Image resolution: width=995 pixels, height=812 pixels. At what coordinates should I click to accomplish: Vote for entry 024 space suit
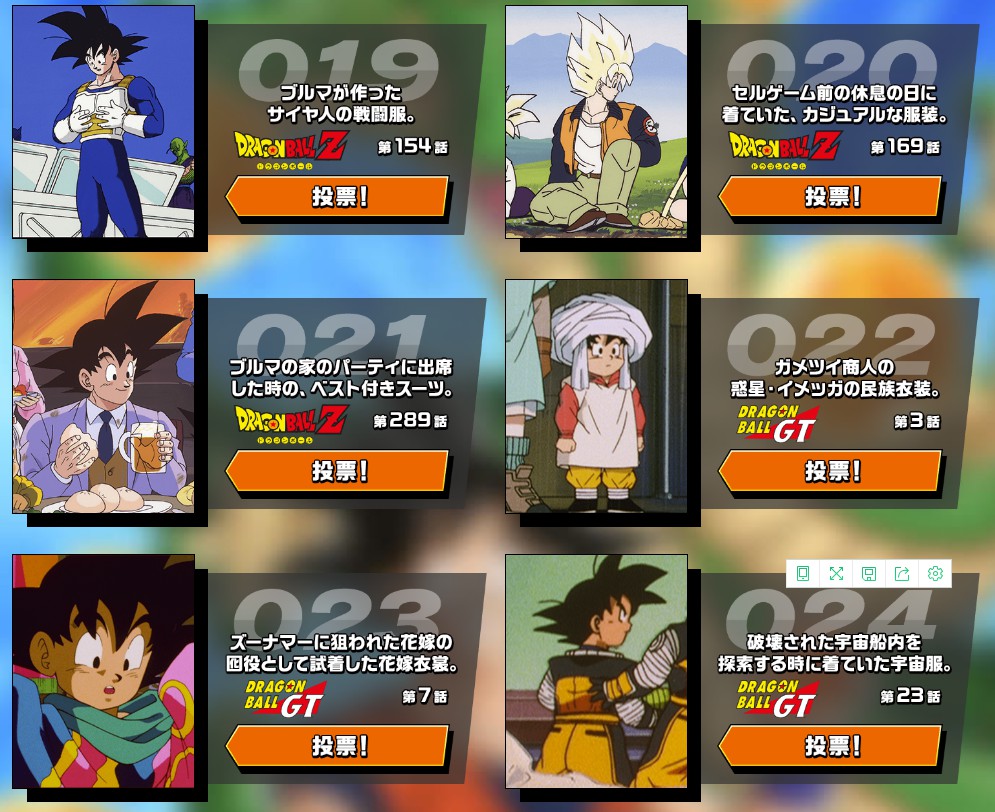(831, 746)
